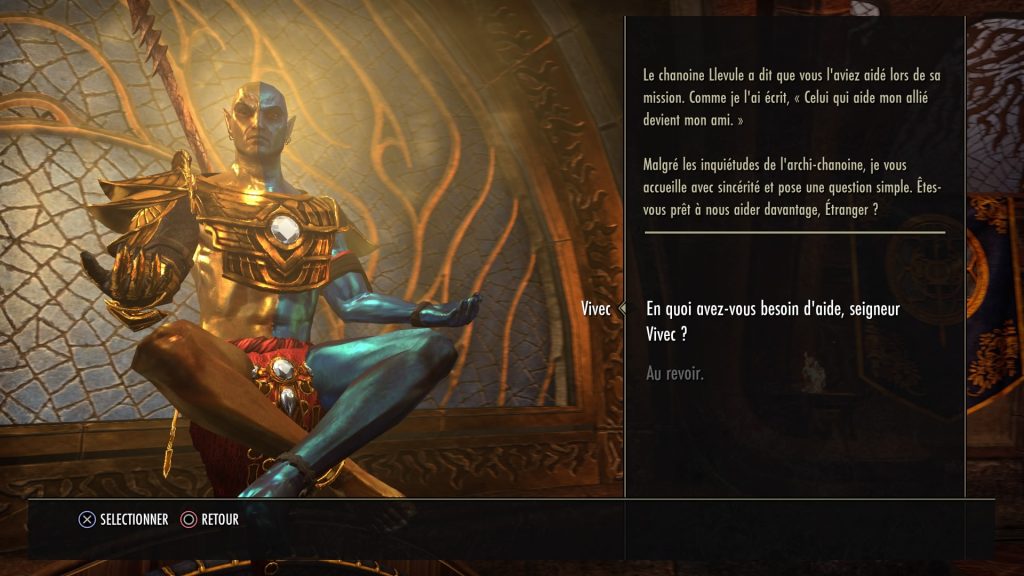Choose the "Au revoir." reply
1024x576 pixels.
point(675,374)
